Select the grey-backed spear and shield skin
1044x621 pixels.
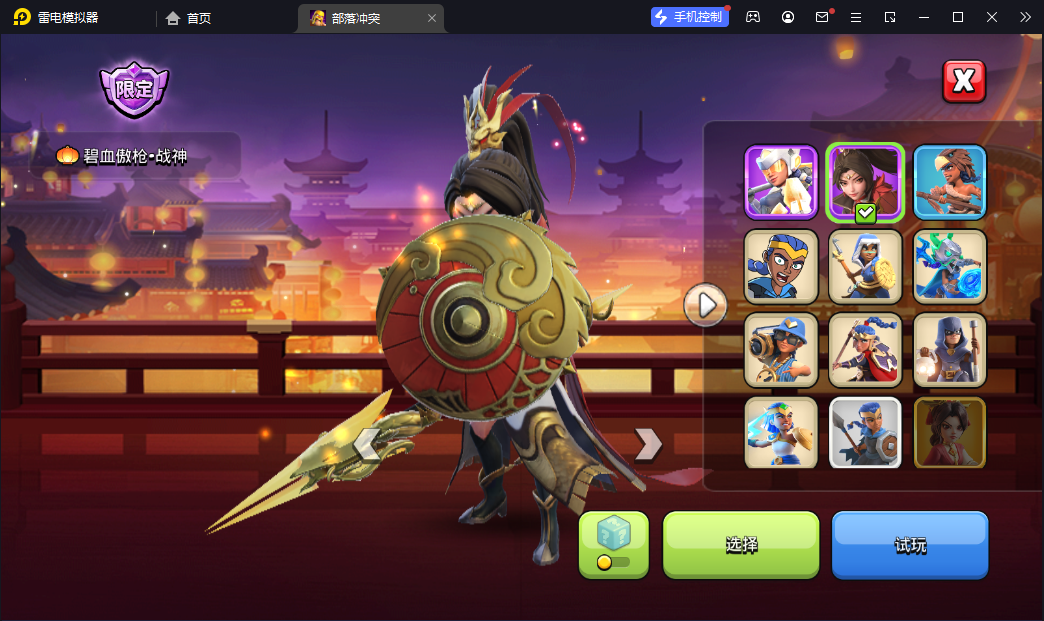coord(865,433)
